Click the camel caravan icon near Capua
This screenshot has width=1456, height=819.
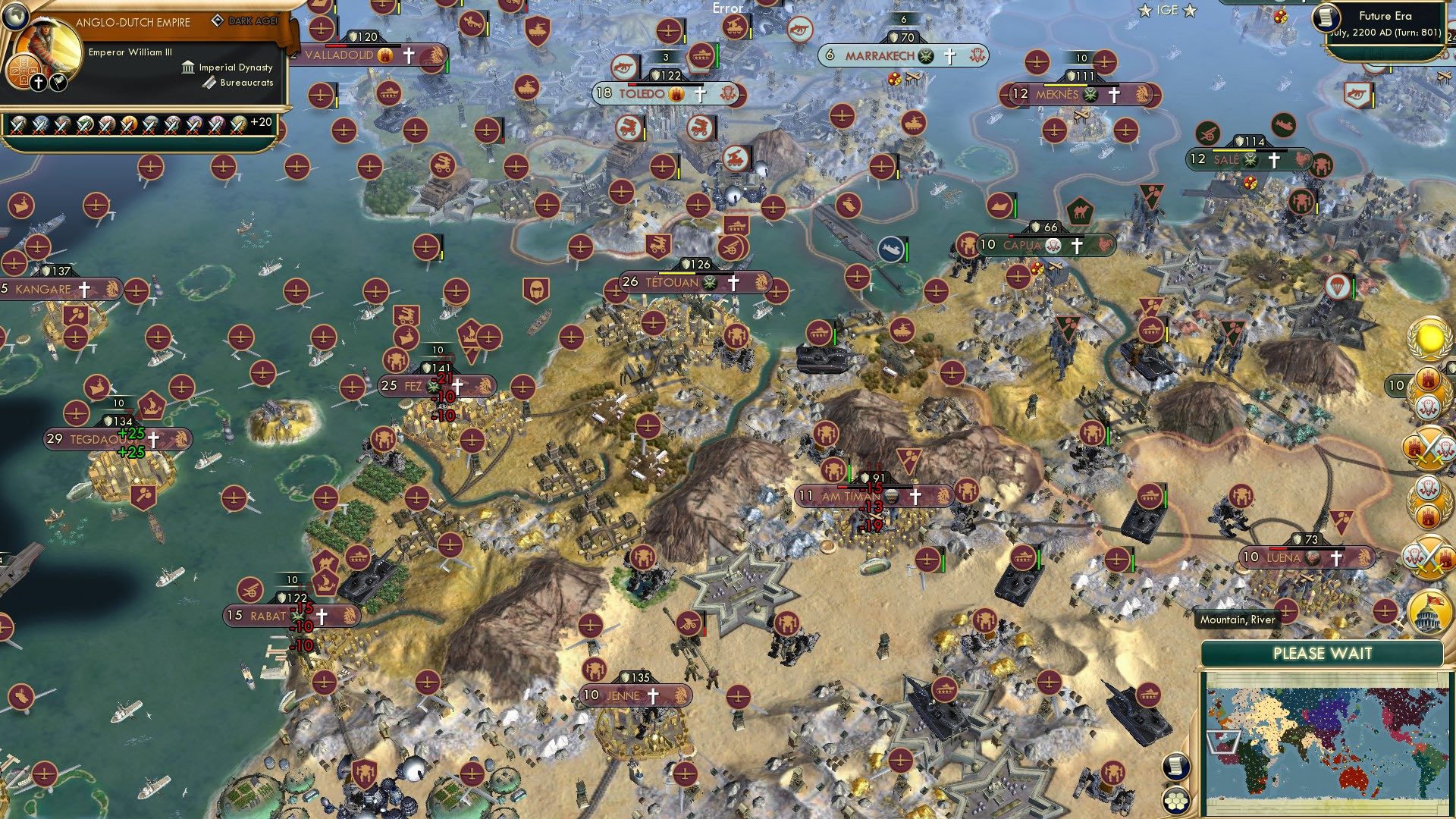click(x=1081, y=211)
